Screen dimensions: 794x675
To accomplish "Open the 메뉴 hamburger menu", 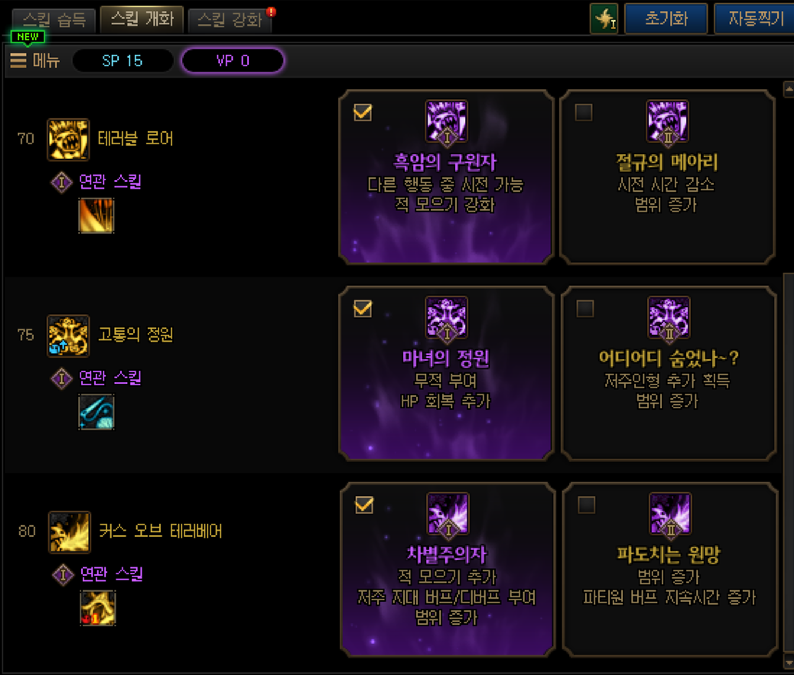I will tap(35, 61).
